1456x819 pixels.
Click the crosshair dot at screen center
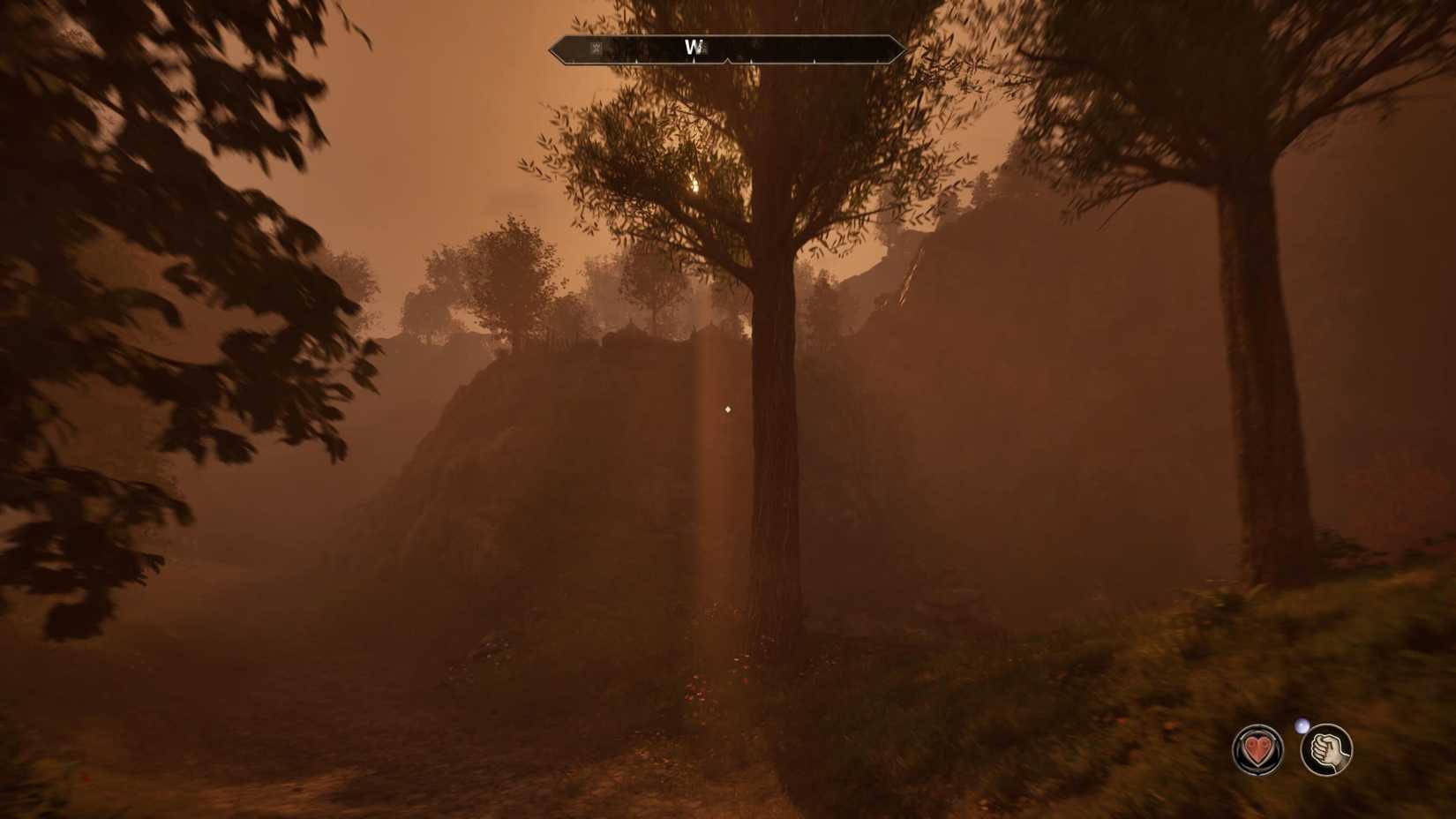[x=726, y=408]
